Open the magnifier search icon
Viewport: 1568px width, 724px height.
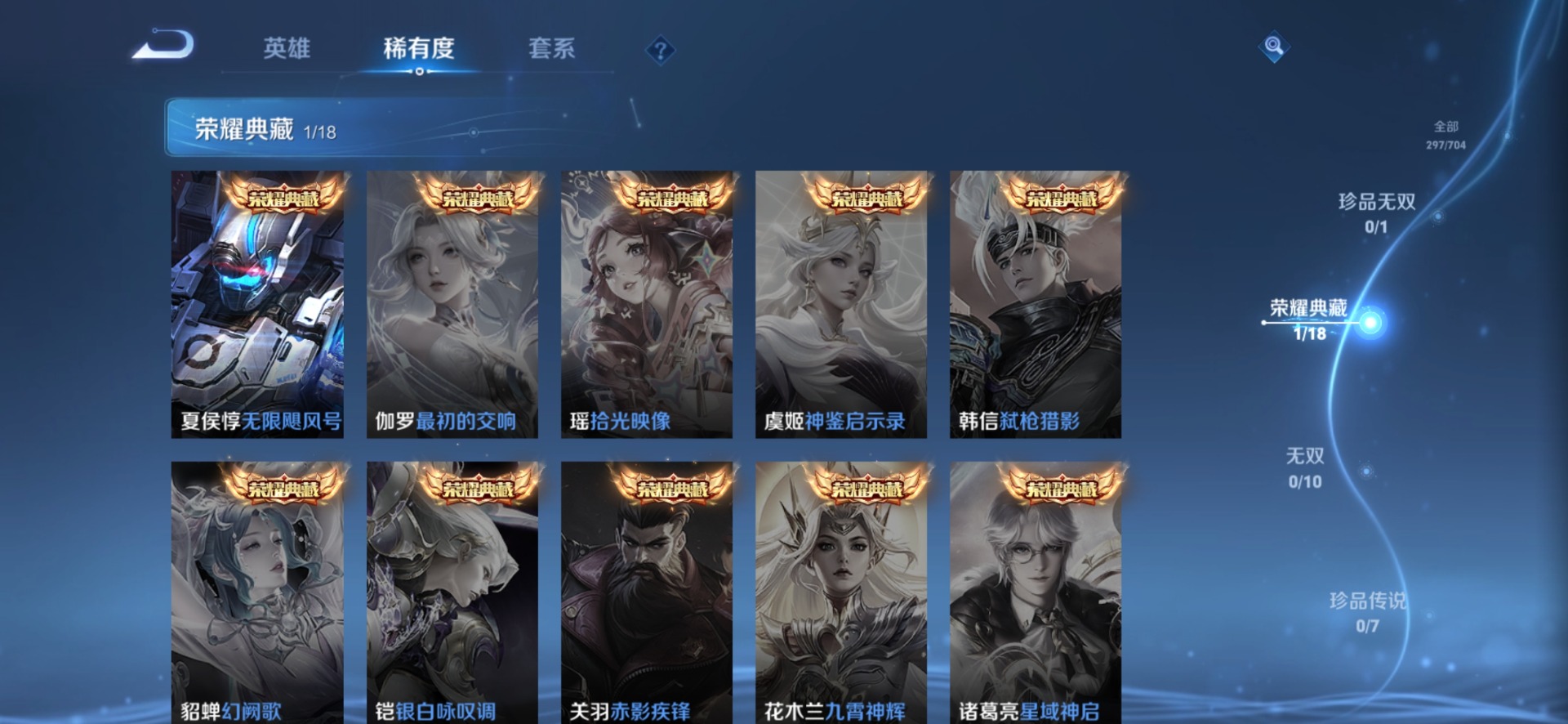tap(1273, 47)
